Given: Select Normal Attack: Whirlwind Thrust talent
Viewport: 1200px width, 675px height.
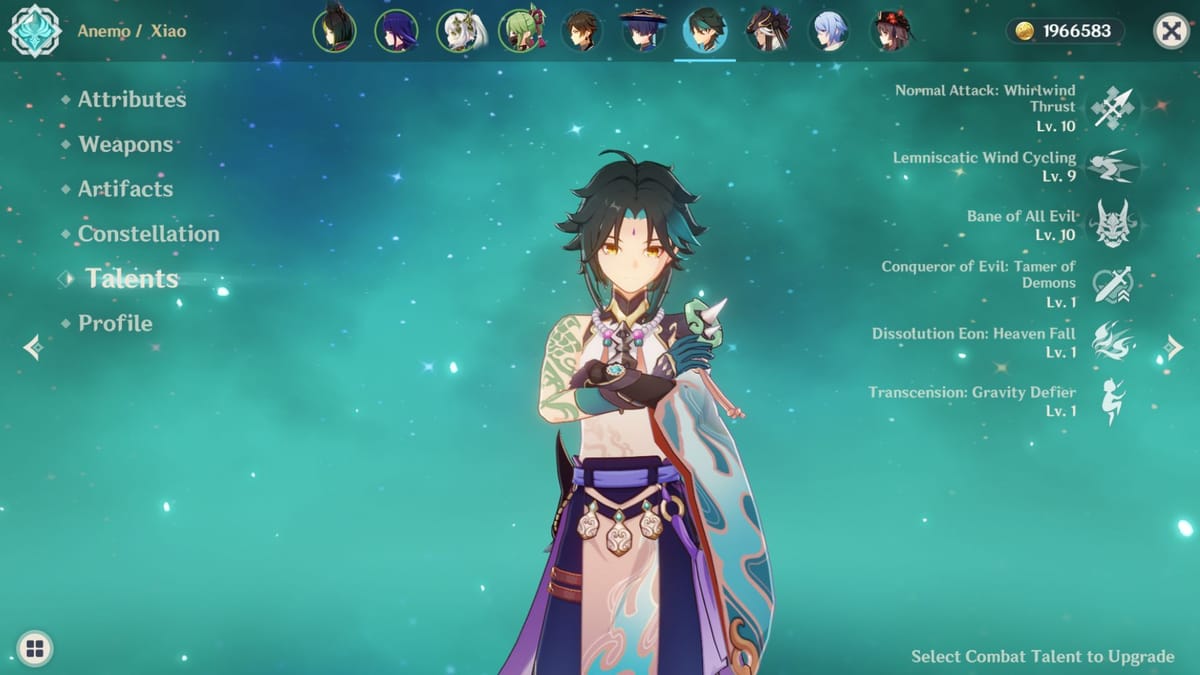Looking at the screenshot, I should 1112,107.
